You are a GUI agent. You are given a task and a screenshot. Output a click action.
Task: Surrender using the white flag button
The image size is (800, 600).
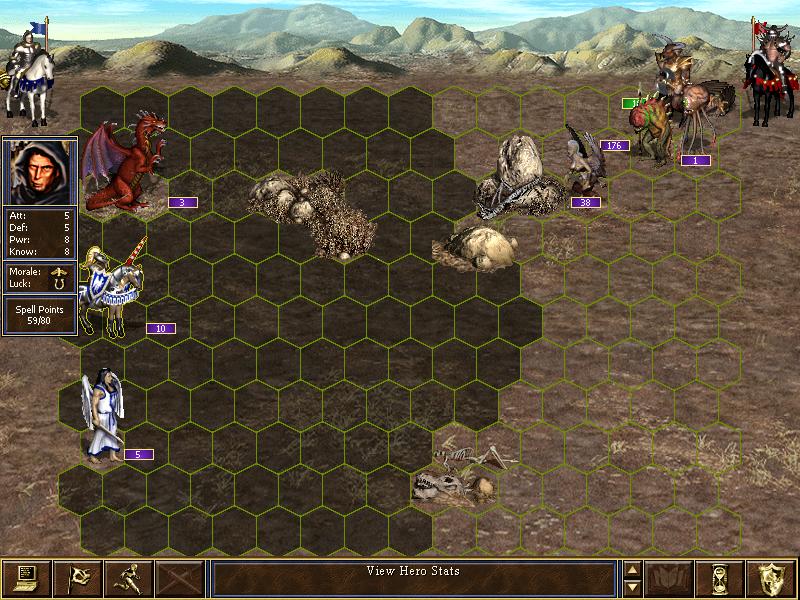click(x=77, y=578)
